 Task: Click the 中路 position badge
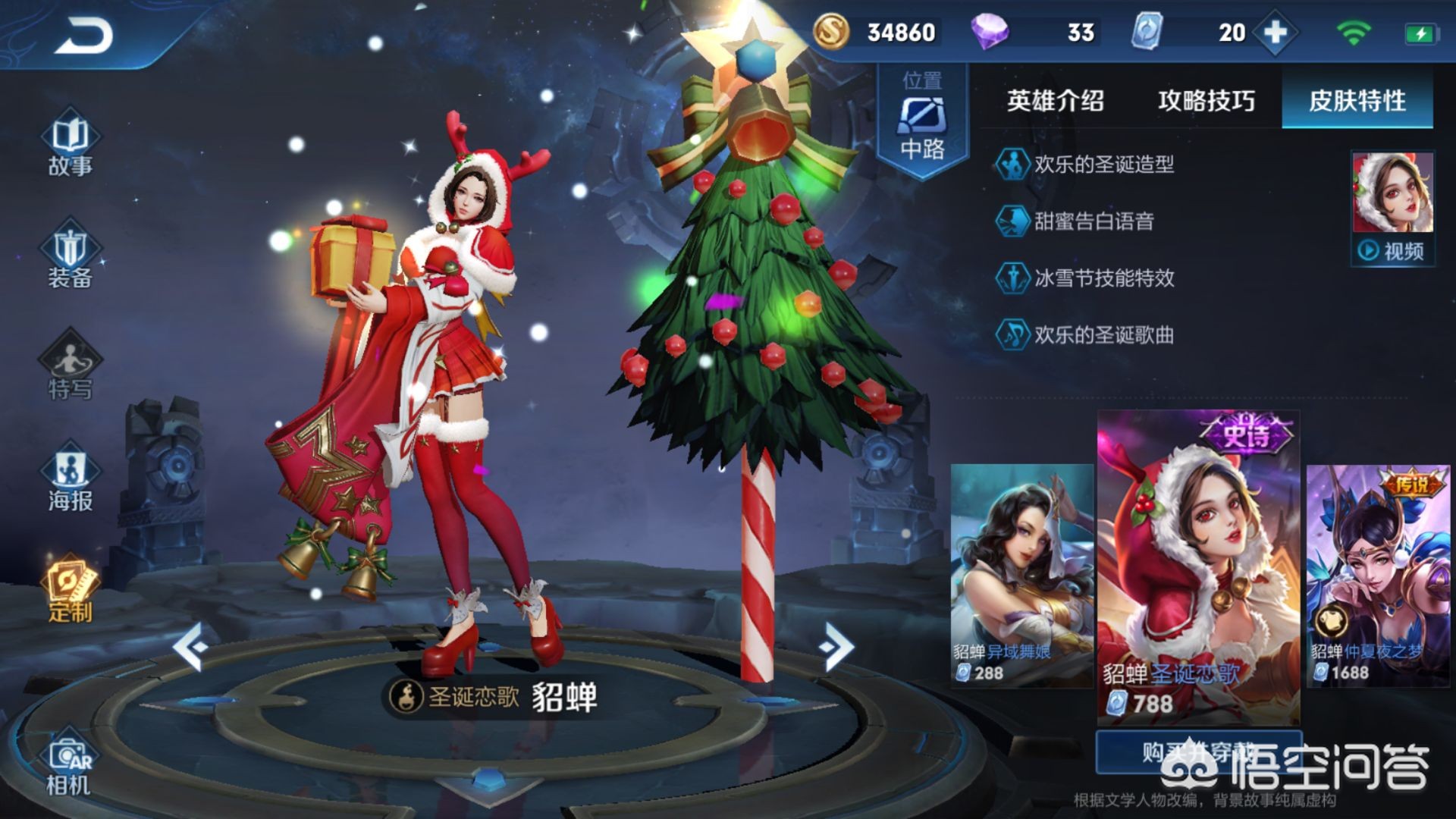tap(922, 121)
